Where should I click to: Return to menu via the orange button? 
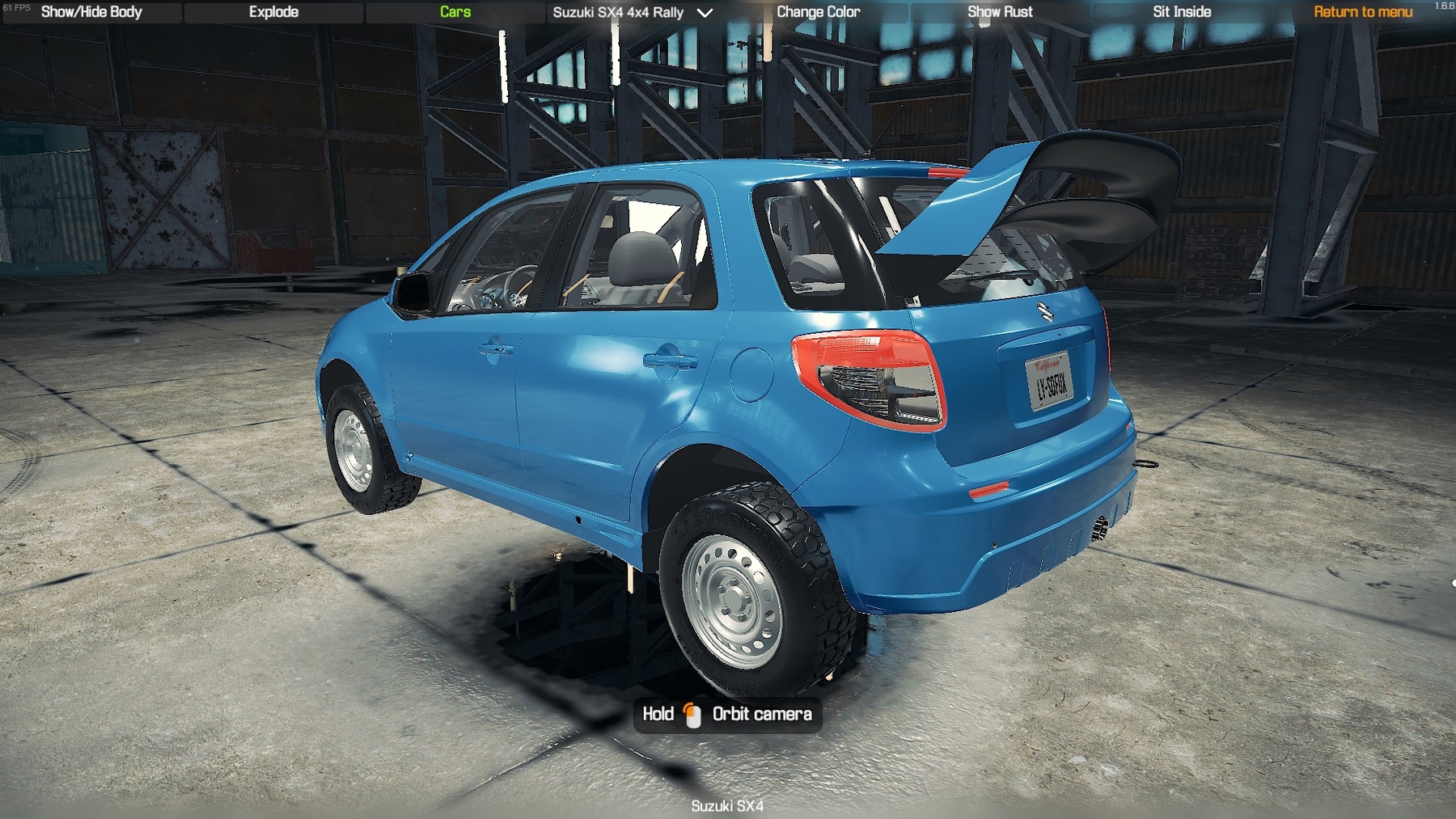click(x=1363, y=12)
